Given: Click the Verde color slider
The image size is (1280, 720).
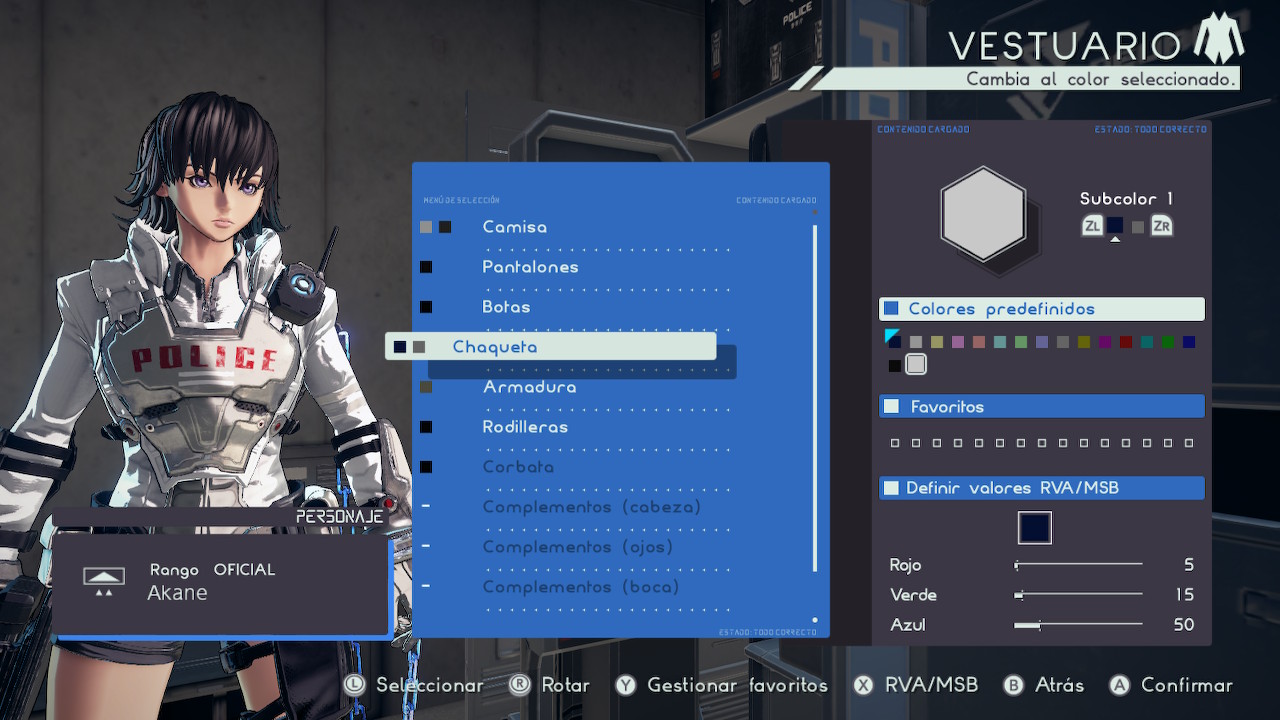Looking at the screenshot, I should click(x=1078, y=595).
